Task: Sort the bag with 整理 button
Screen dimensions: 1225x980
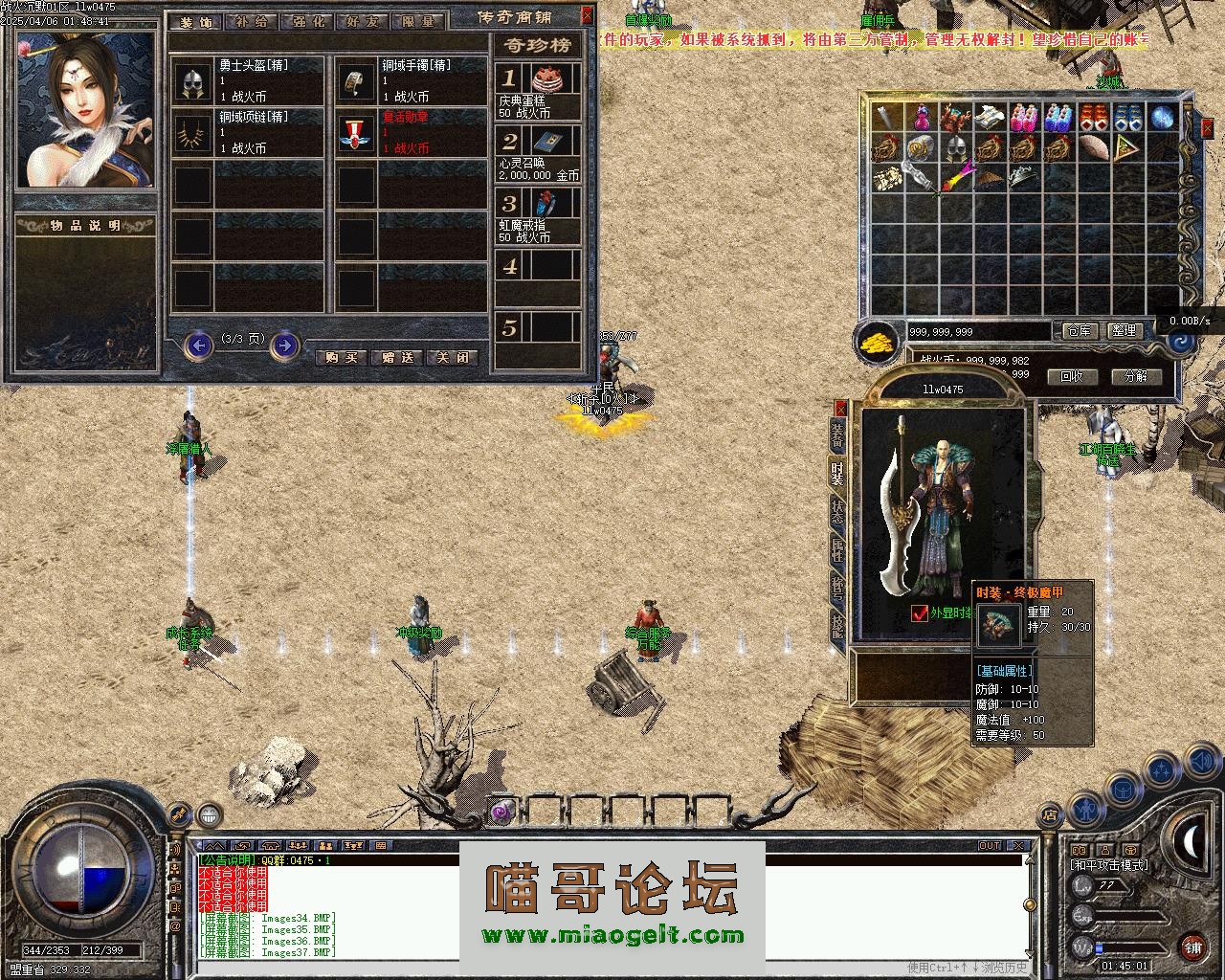Action: coord(1125,330)
